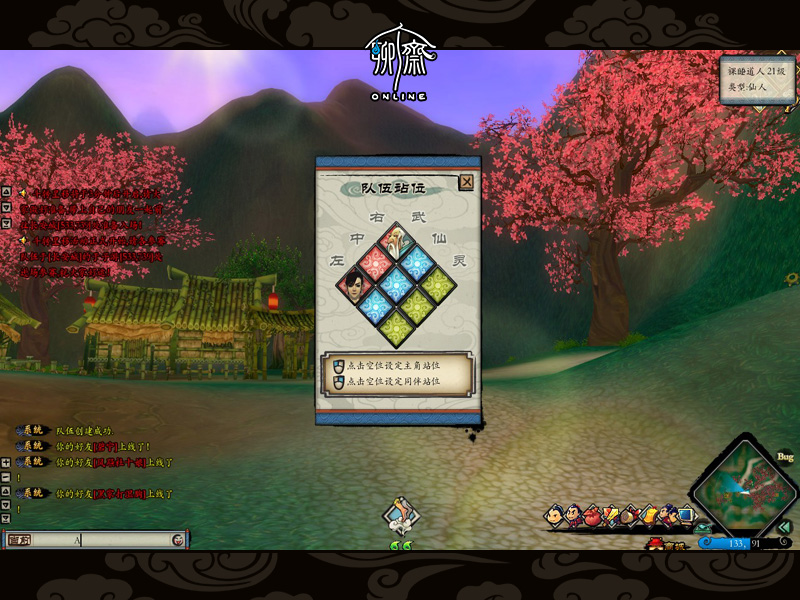Screen dimensions: 800x600
Task: Enlarge chat window with the plus button
Action: point(6,463)
